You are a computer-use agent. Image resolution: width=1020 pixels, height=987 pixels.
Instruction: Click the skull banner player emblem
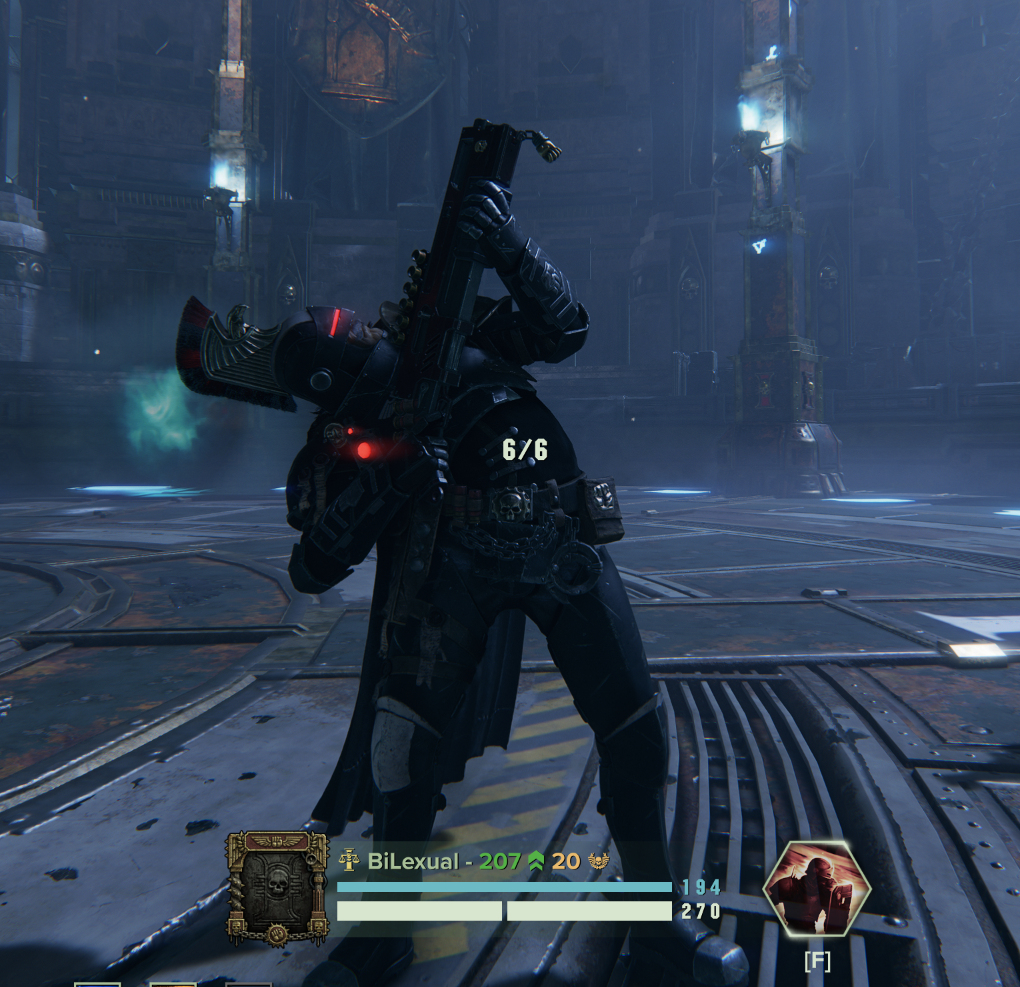point(277,888)
